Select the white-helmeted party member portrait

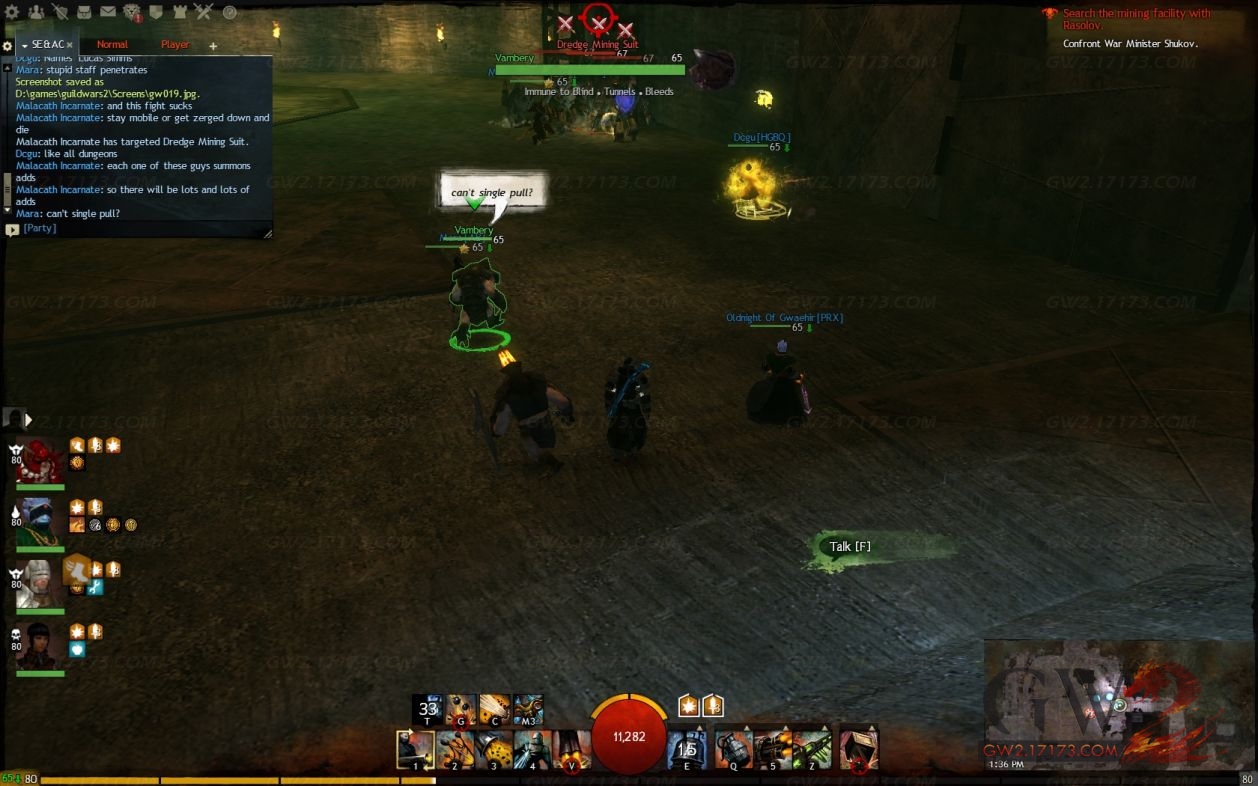coord(40,584)
